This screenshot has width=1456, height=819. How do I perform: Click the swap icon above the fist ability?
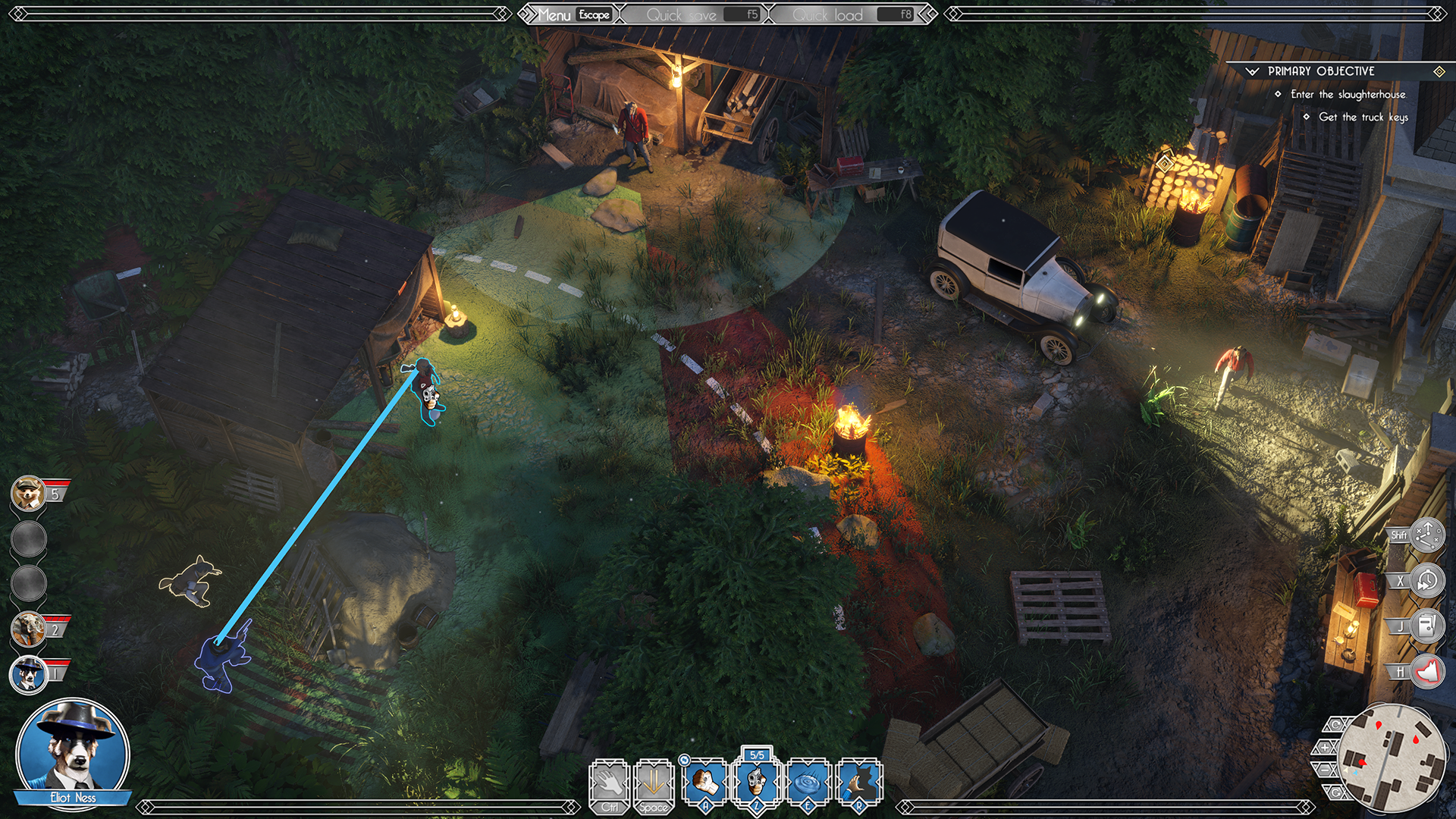[684, 760]
